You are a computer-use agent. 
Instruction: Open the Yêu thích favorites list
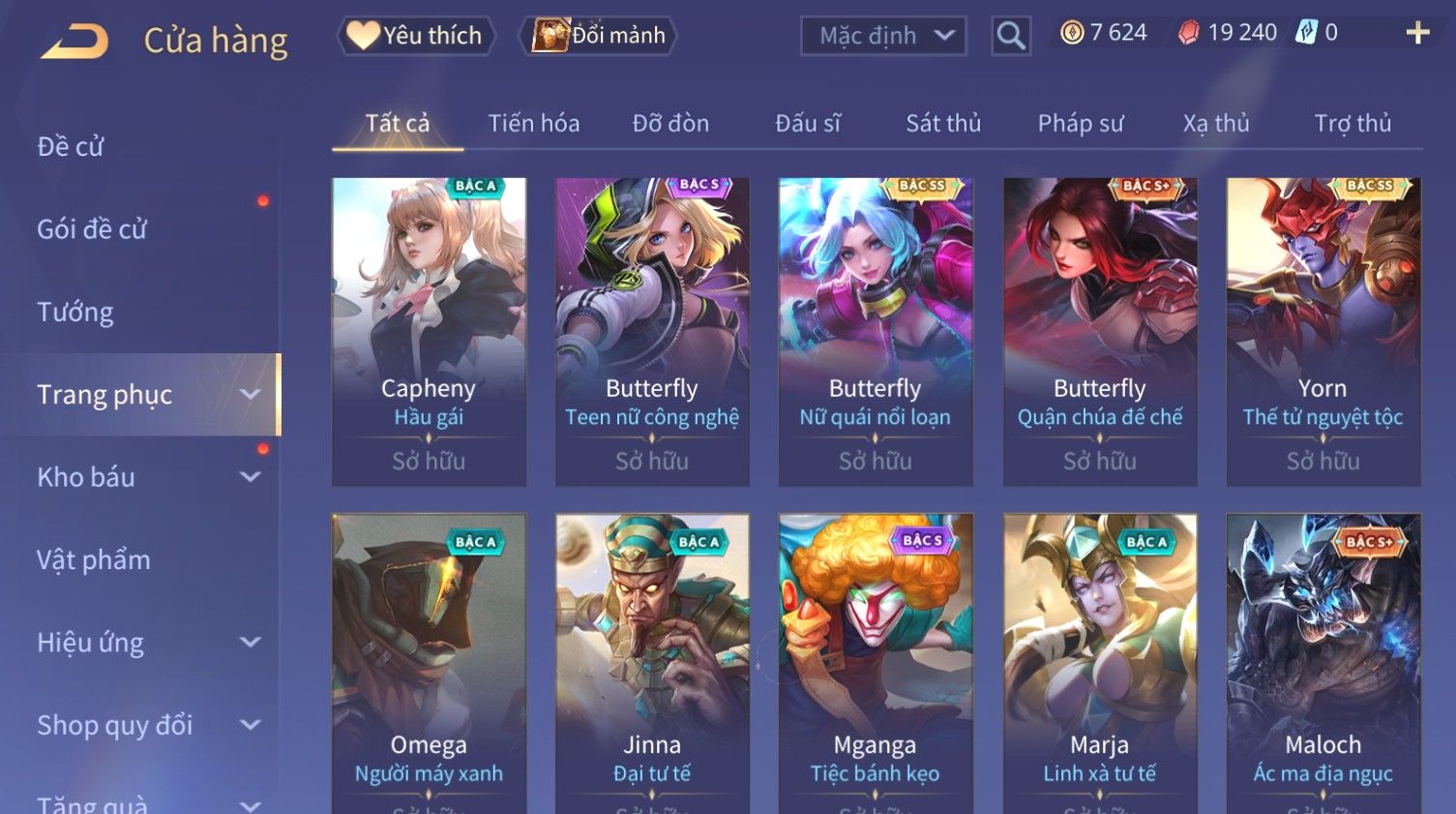tap(416, 36)
